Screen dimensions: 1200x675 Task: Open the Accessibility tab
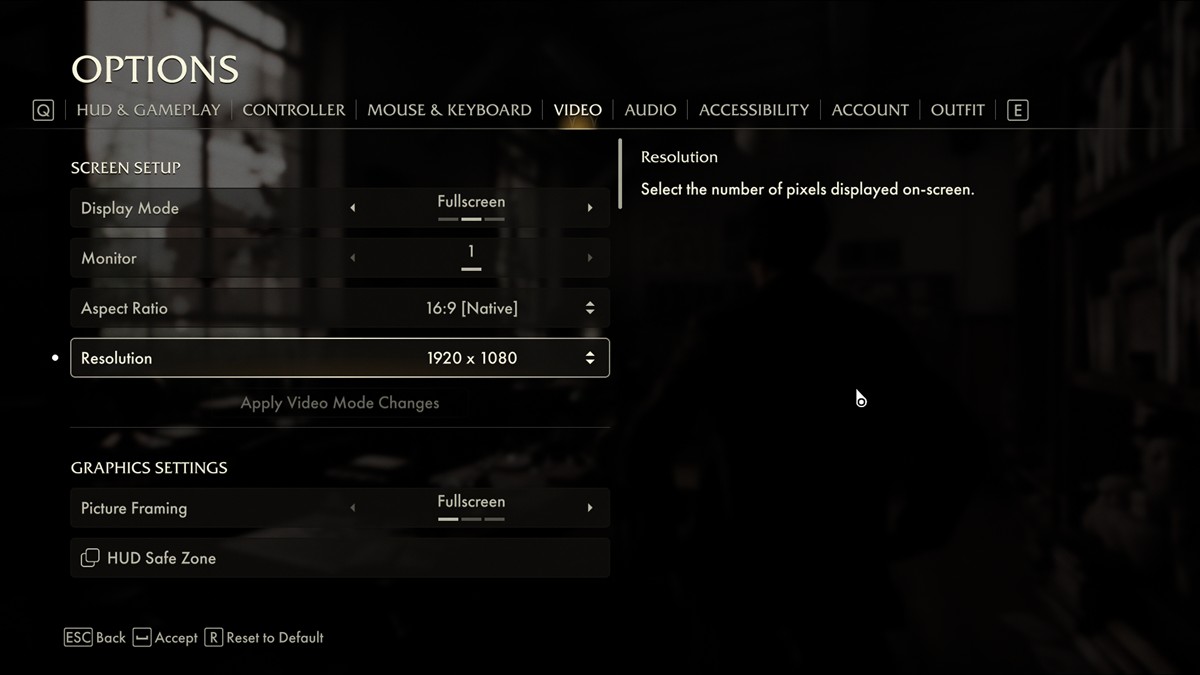coord(754,110)
